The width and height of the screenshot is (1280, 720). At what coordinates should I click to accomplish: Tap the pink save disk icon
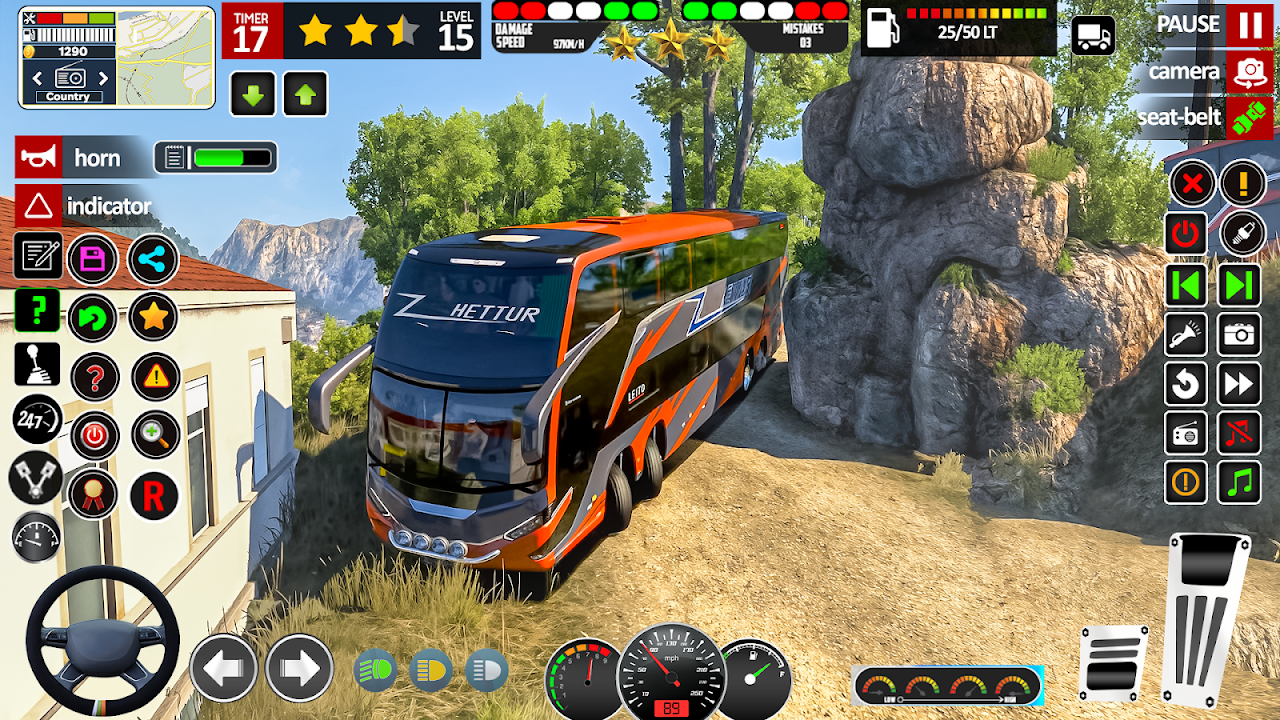93,259
